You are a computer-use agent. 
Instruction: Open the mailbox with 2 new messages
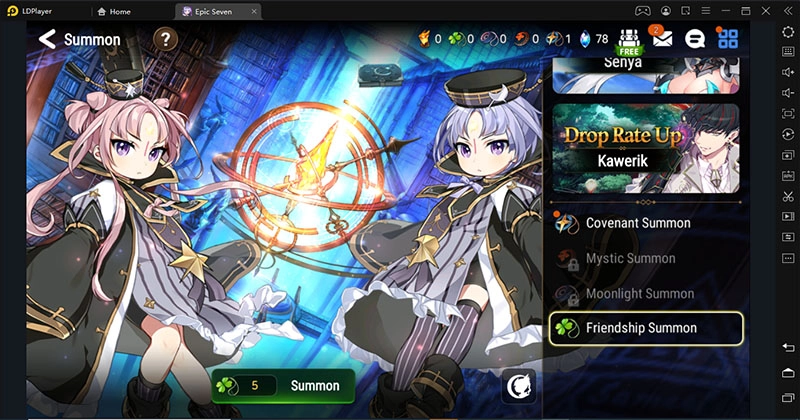point(662,39)
